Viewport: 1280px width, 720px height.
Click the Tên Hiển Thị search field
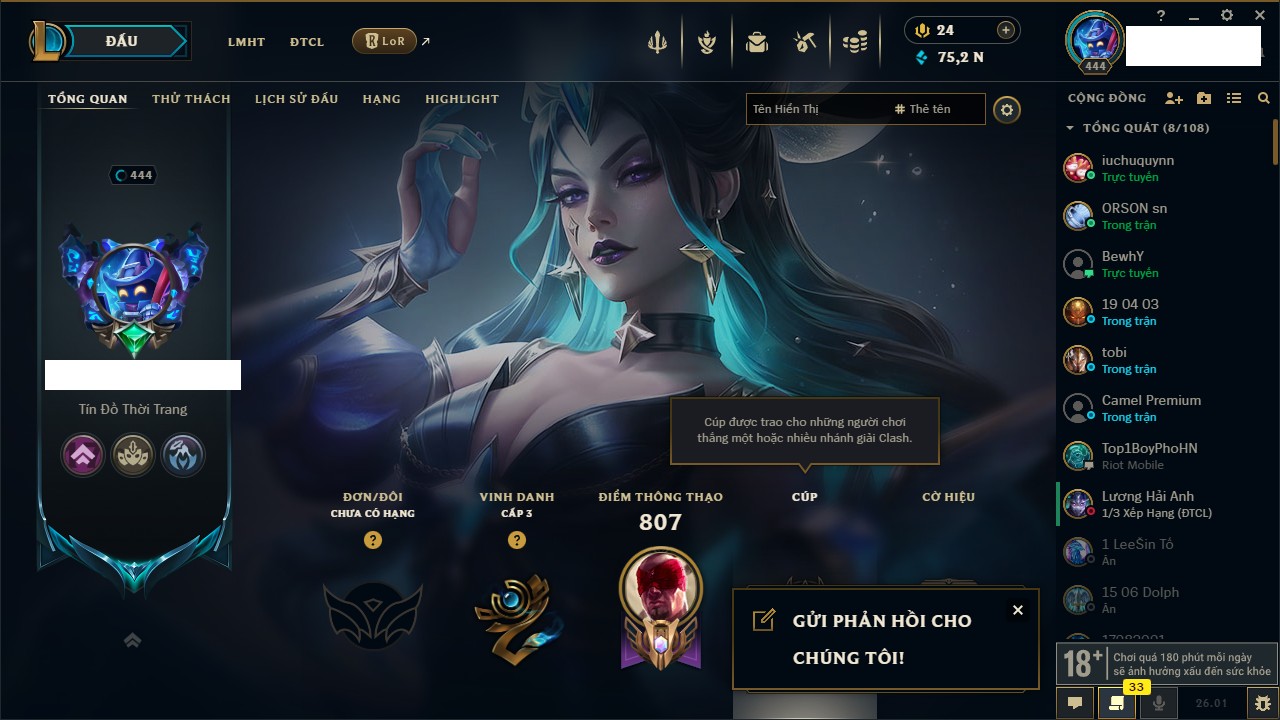coord(815,109)
